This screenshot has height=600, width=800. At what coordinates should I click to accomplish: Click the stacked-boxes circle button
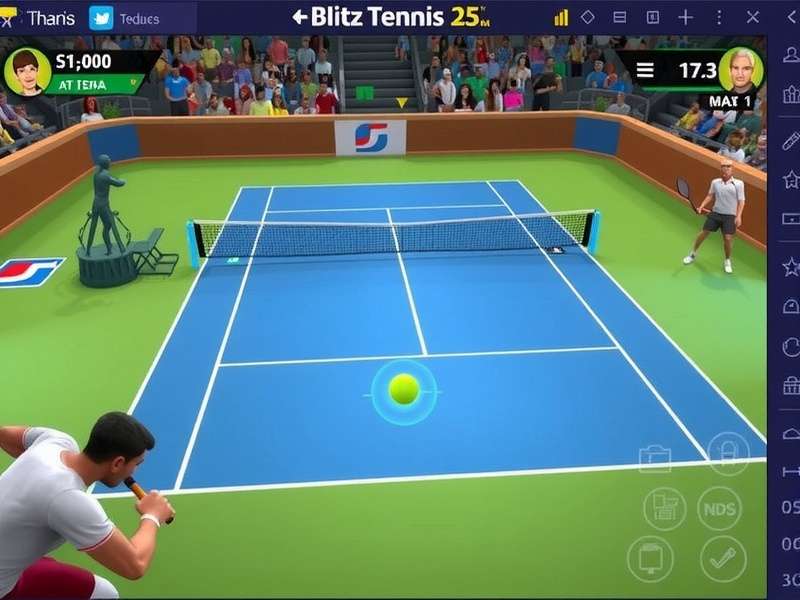pos(664,508)
